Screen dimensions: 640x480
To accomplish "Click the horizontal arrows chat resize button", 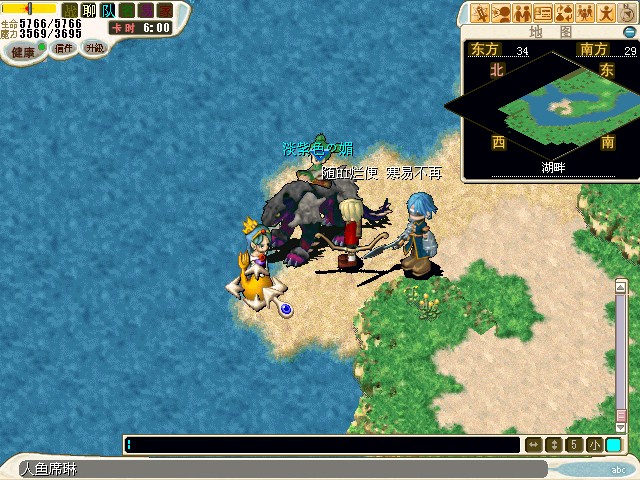I will tap(534, 445).
